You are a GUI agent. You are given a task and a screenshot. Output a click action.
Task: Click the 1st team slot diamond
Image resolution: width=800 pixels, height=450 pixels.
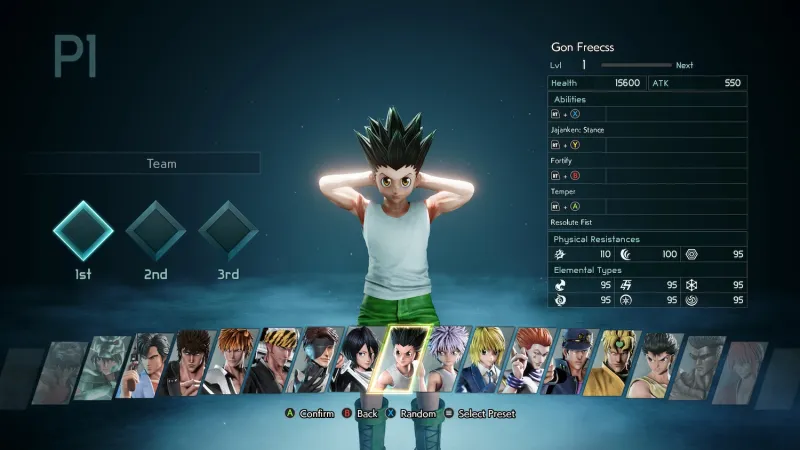83,231
